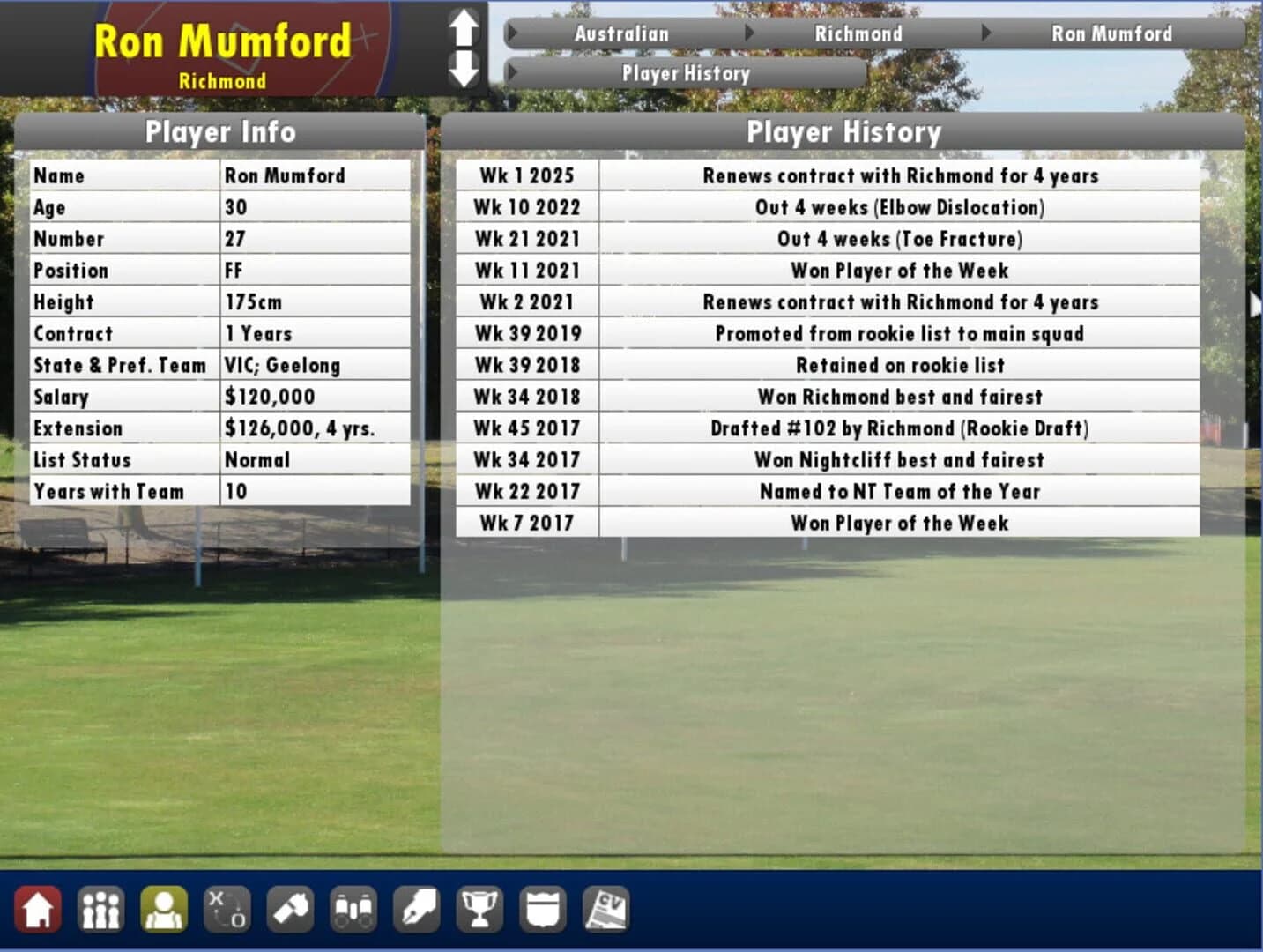Open tactics using the X and O icon
The width and height of the screenshot is (1263, 952).
click(x=227, y=908)
